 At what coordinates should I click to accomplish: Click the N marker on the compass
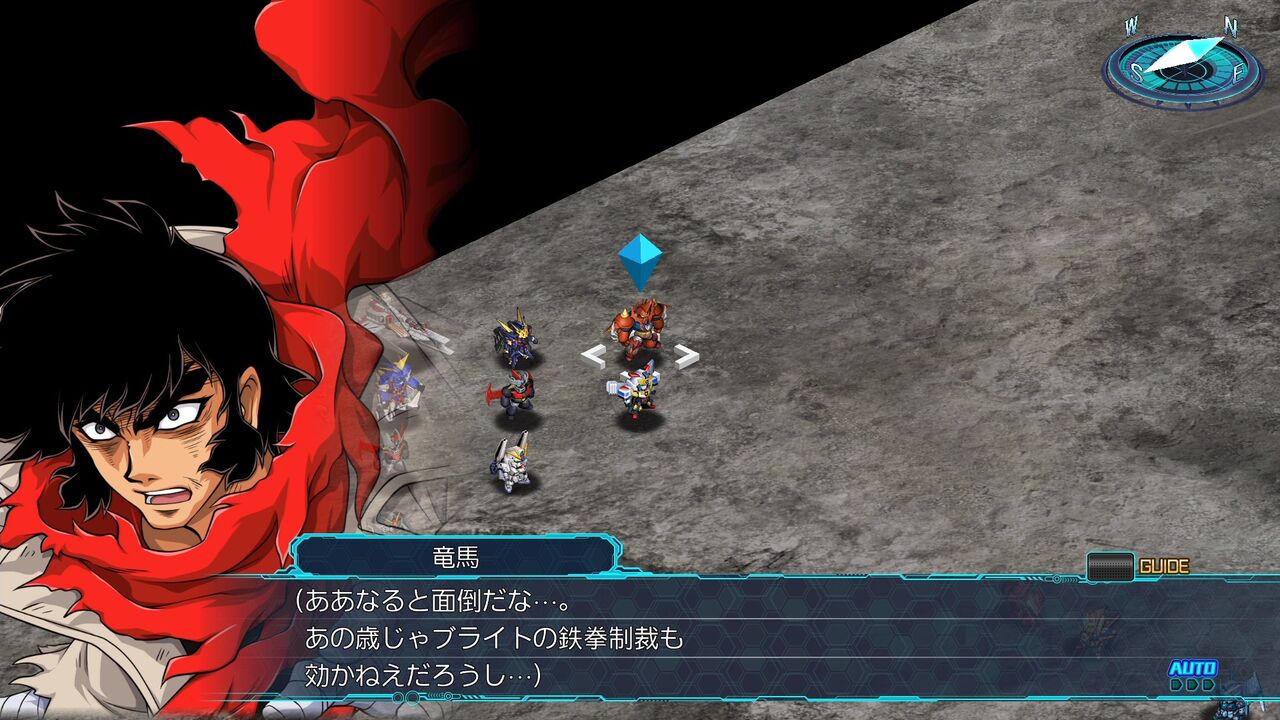click(1231, 25)
